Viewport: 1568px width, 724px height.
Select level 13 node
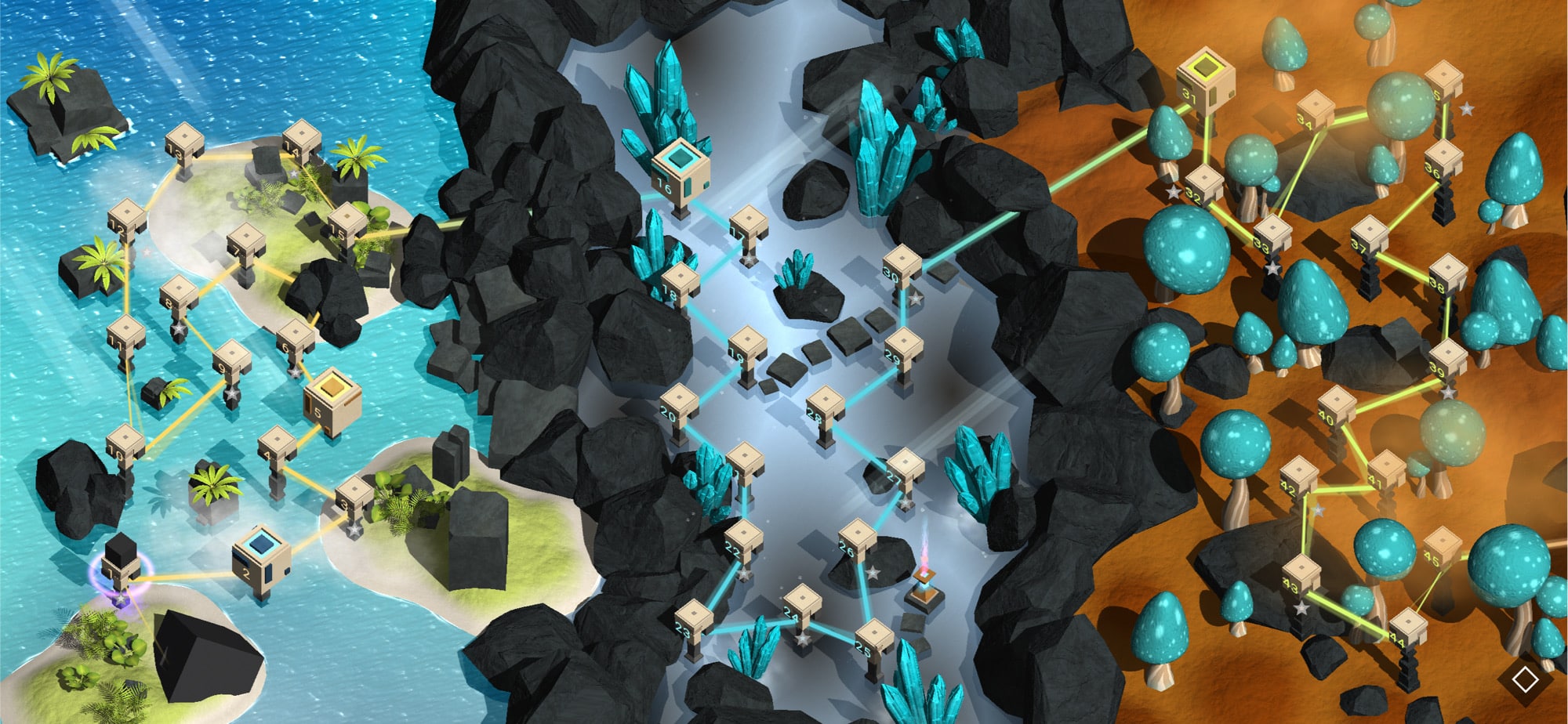click(184, 147)
